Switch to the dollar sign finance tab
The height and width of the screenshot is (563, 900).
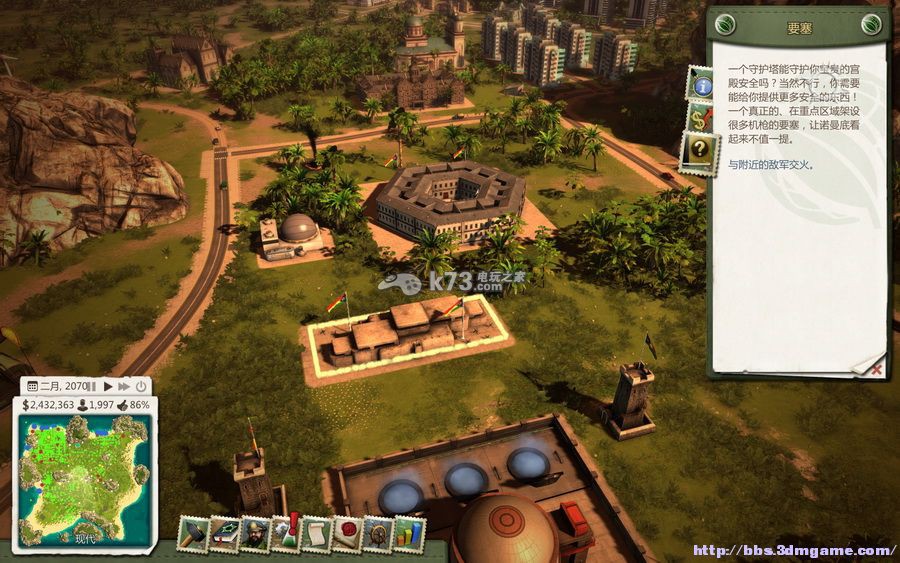pyautogui.click(x=702, y=119)
